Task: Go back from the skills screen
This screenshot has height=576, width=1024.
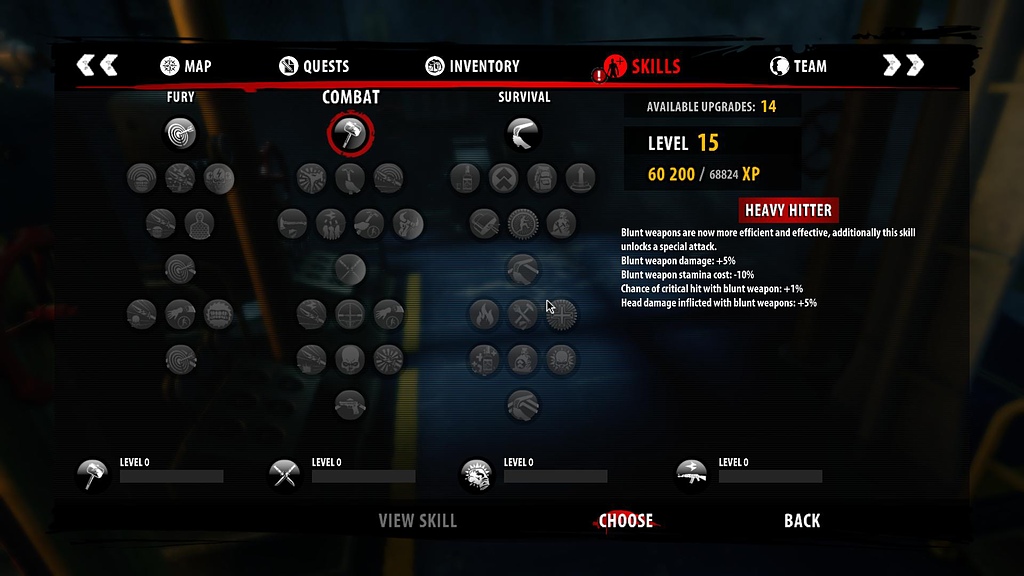Action: (x=802, y=520)
